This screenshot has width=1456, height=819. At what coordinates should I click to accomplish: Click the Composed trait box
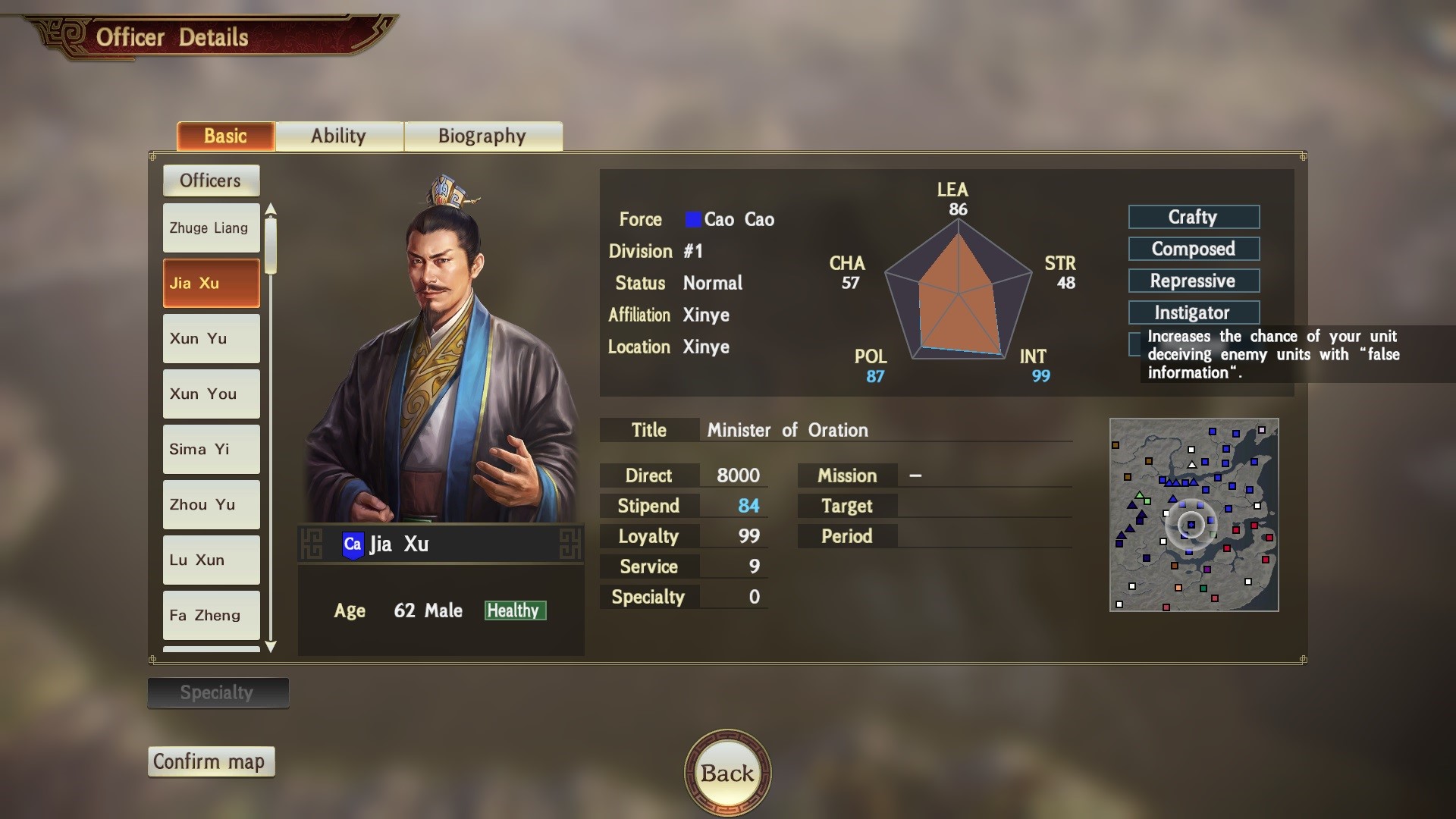point(1194,249)
